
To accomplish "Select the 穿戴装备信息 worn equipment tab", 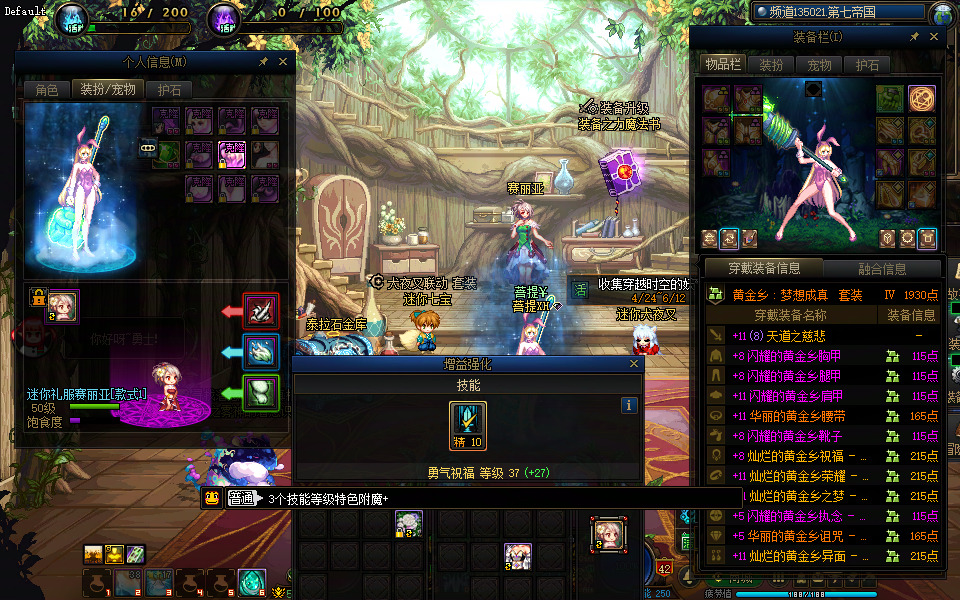I will click(x=764, y=268).
